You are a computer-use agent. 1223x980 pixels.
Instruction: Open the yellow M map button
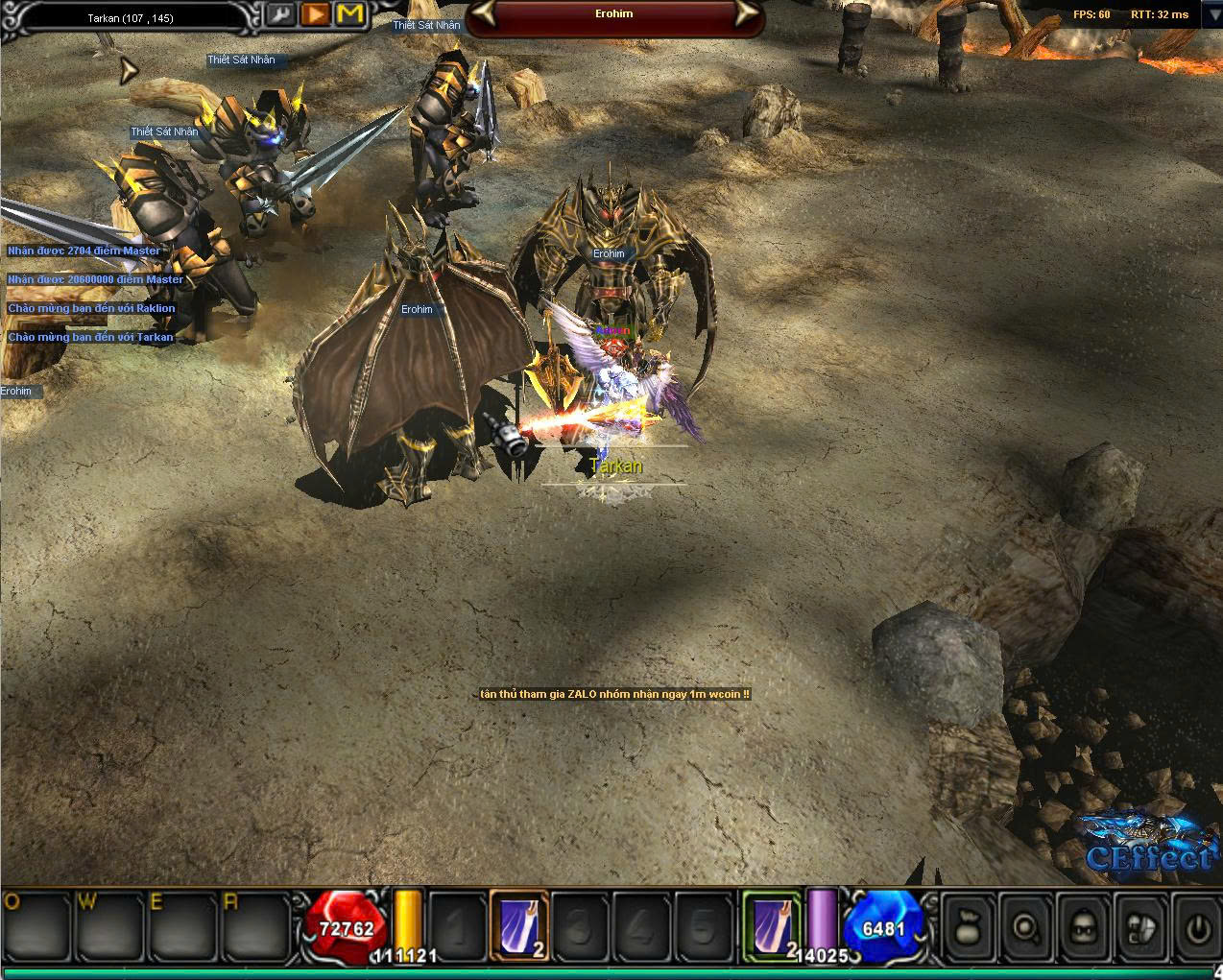click(351, 15)
